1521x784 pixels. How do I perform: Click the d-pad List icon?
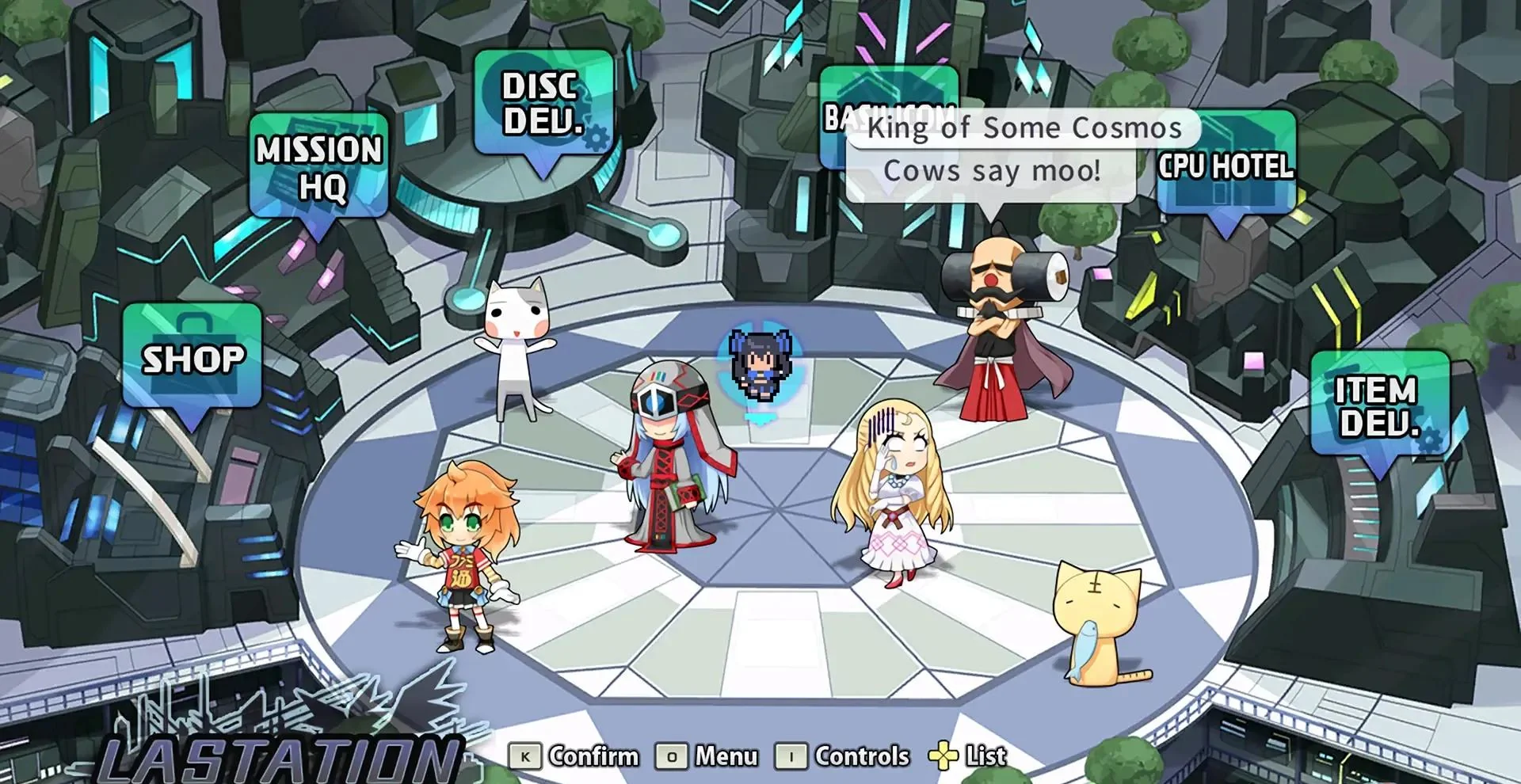pos(944,756)
